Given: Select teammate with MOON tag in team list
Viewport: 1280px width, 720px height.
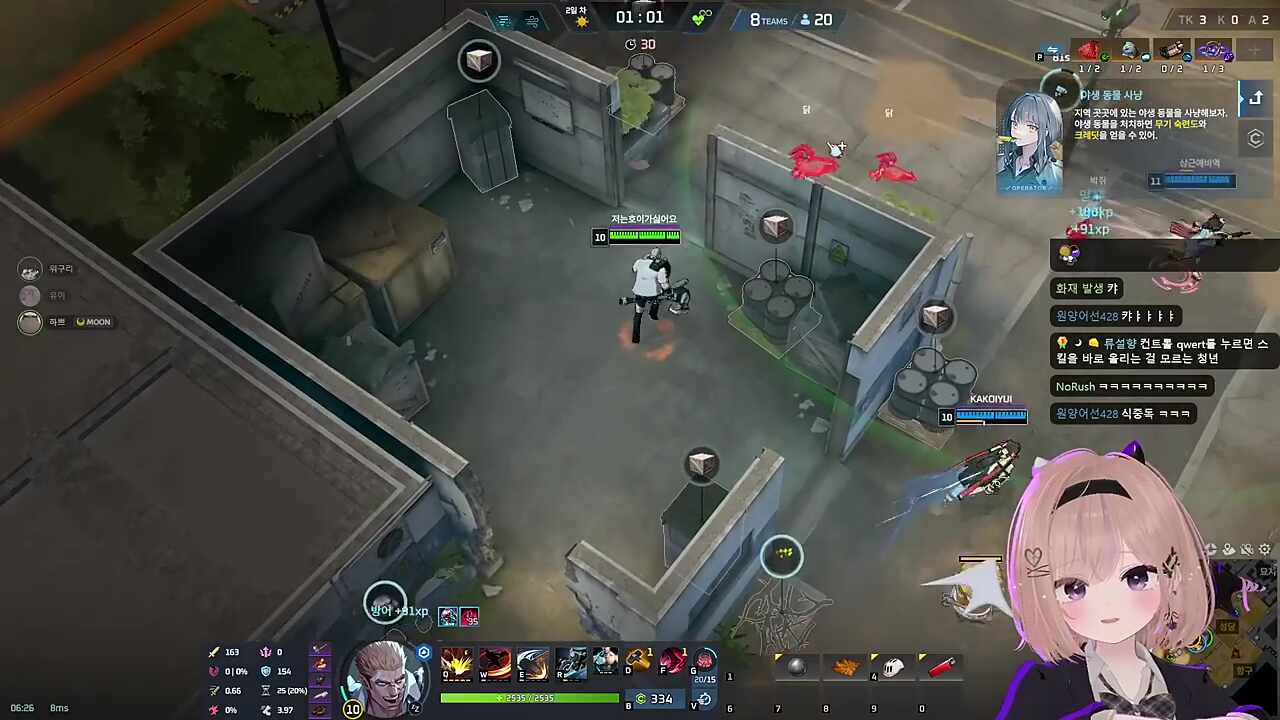Looking at the screenshot, I should click(31, 322).
